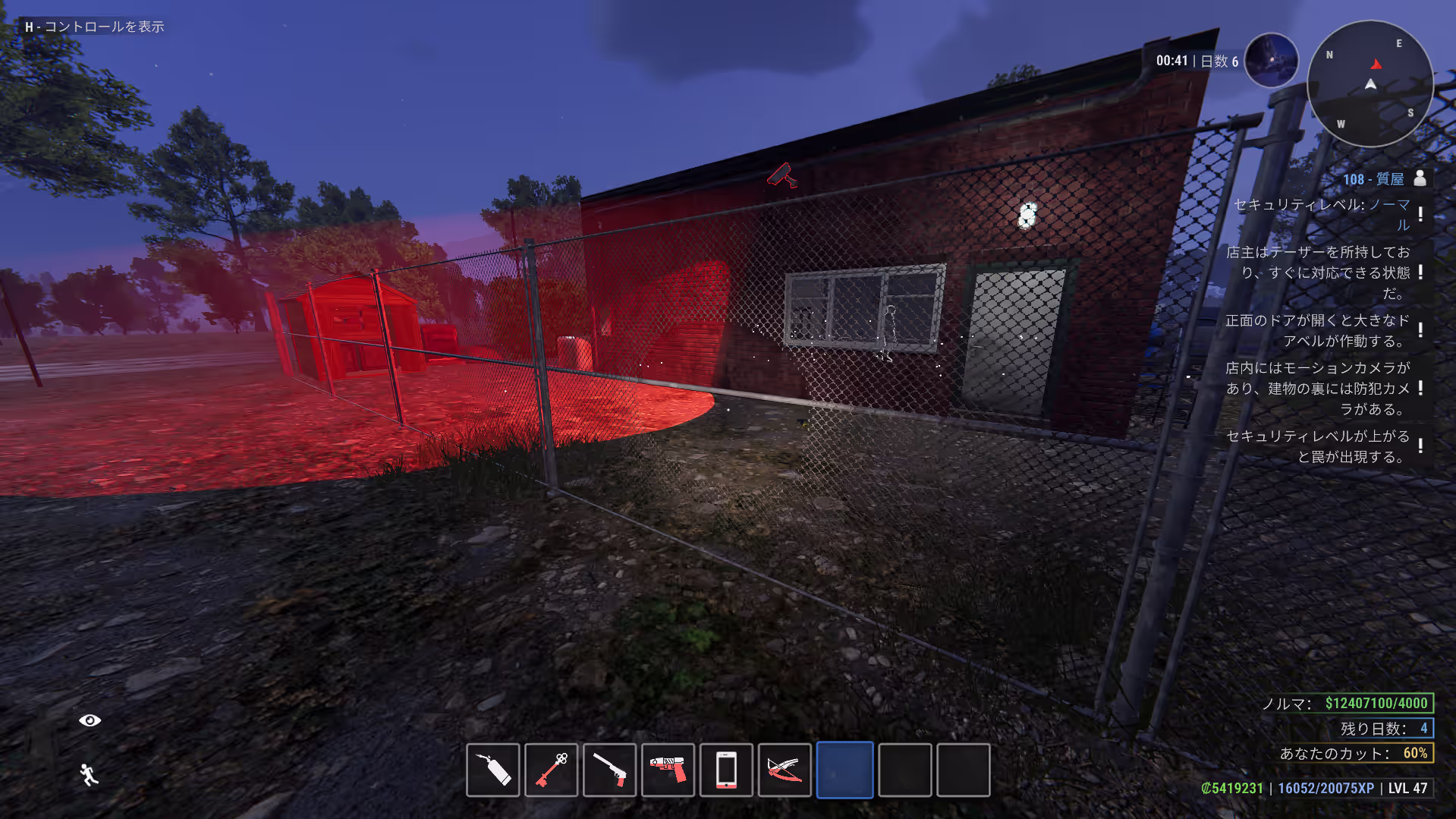Click the highlighted blue empty hotbar slot
Screen dimensions: 1456x819
click(844, 770)
